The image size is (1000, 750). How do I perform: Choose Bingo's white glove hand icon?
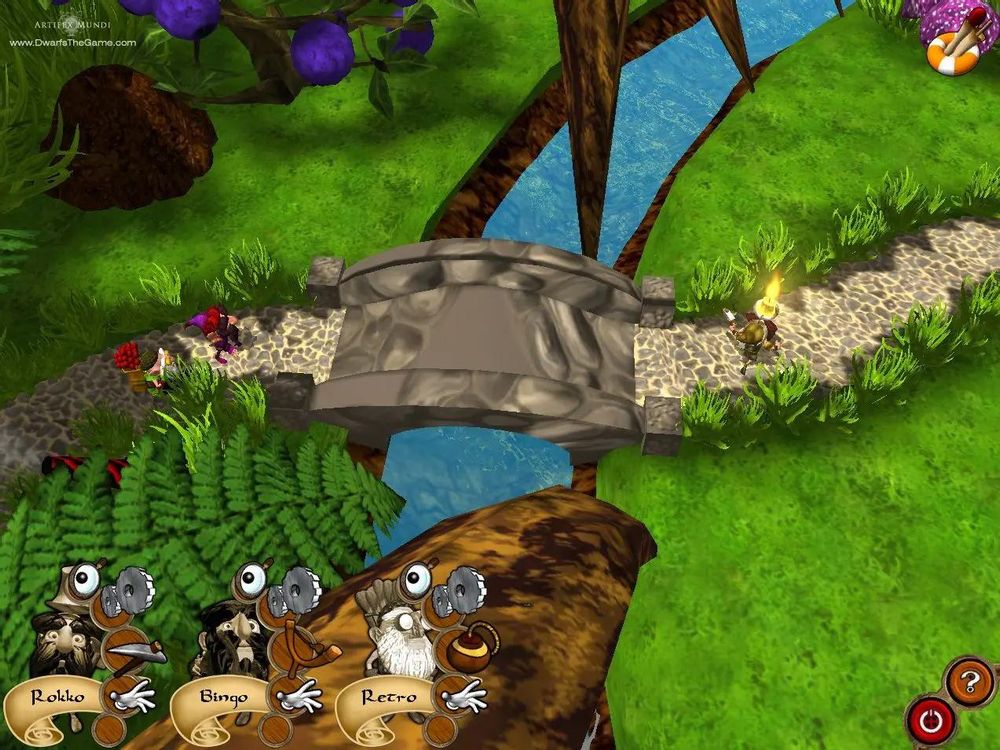pyautogui.click(x=298, y=697)
